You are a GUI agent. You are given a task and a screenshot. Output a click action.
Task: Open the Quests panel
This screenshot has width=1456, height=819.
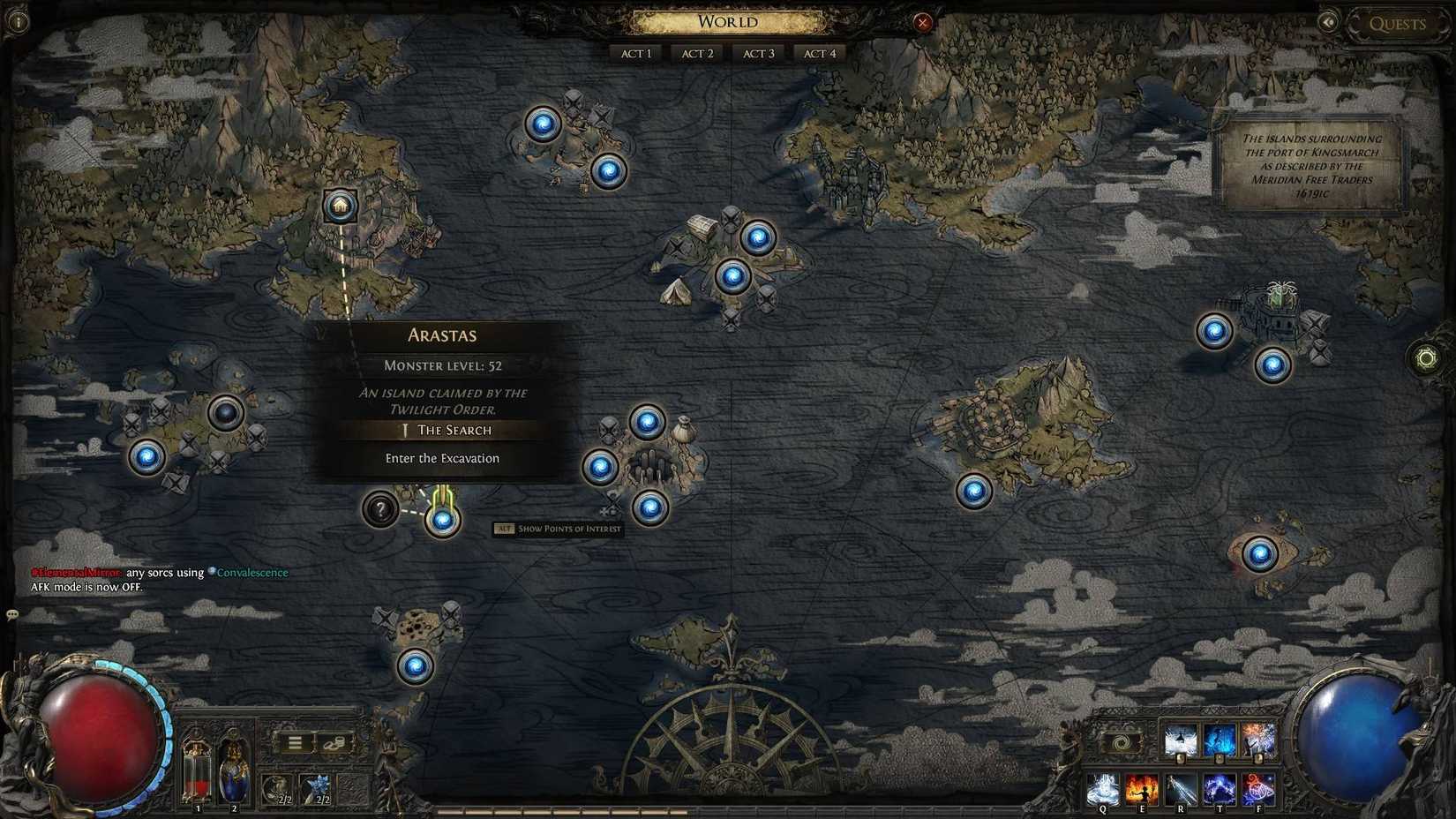(x=1397, y=24)
